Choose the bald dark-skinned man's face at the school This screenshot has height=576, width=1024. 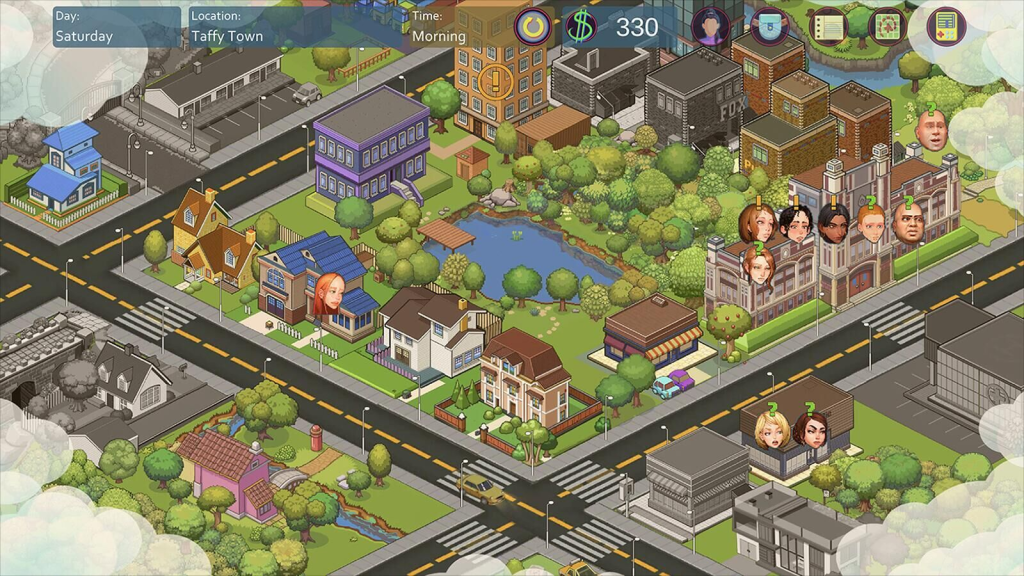(908, 223)
